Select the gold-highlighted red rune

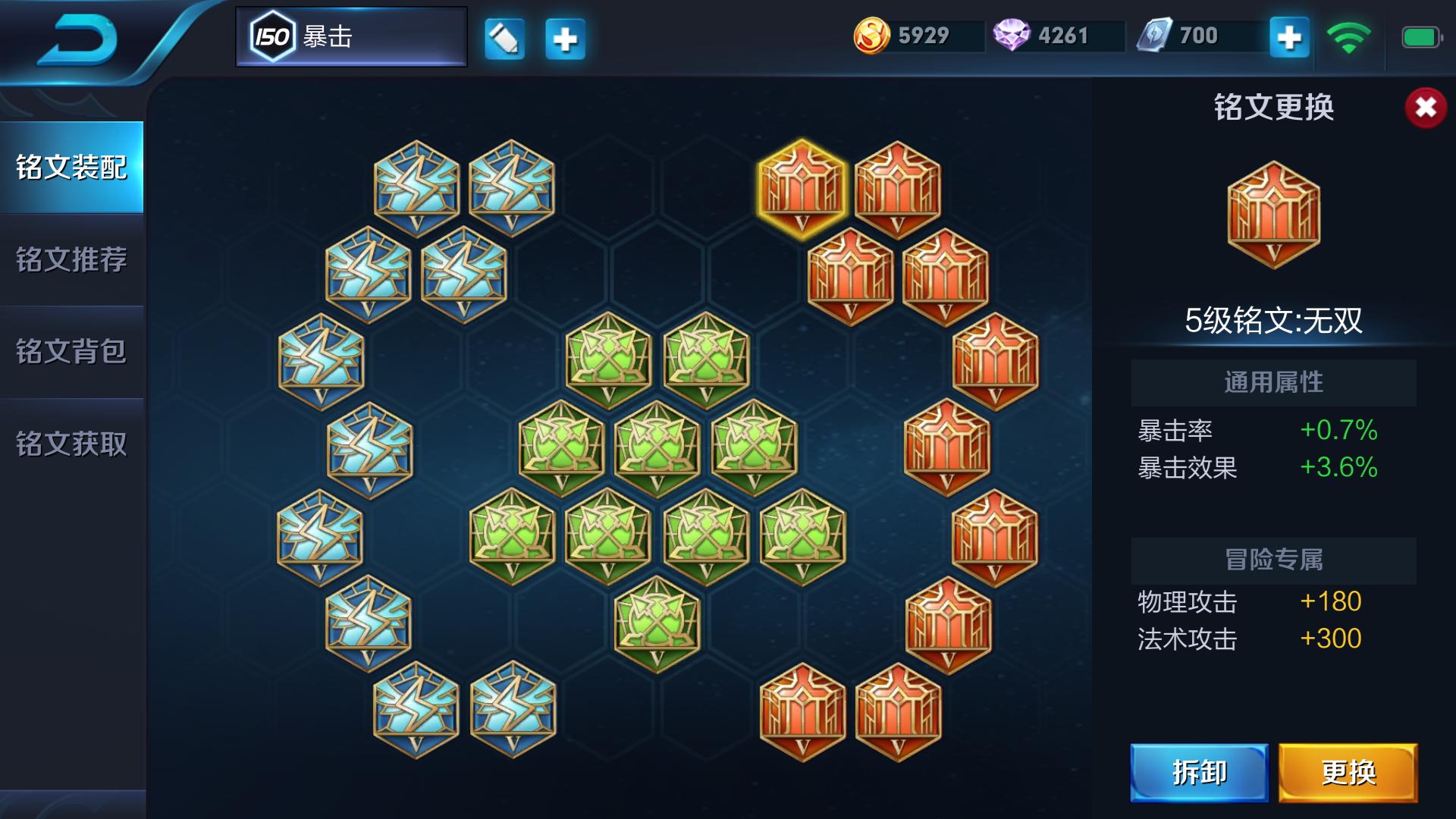[802, 190]
